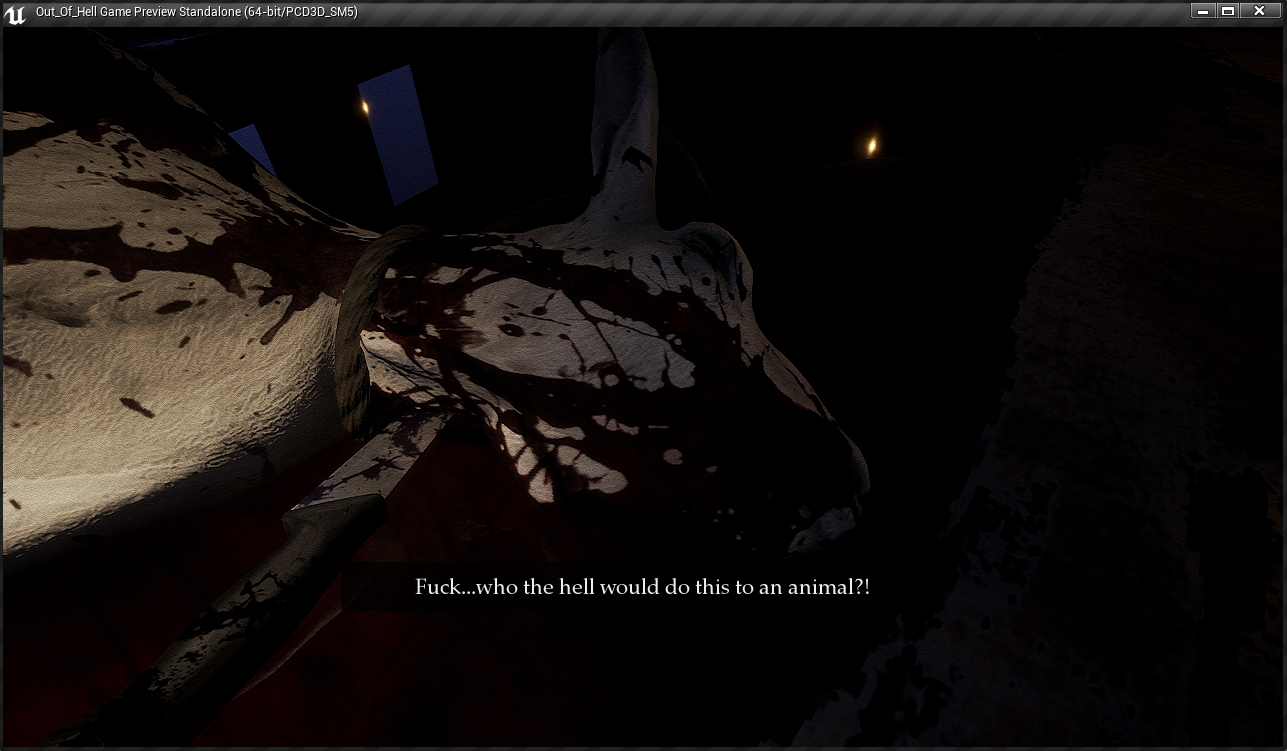
Task: Minimize the game preview window
Action: coord(1203,11)
